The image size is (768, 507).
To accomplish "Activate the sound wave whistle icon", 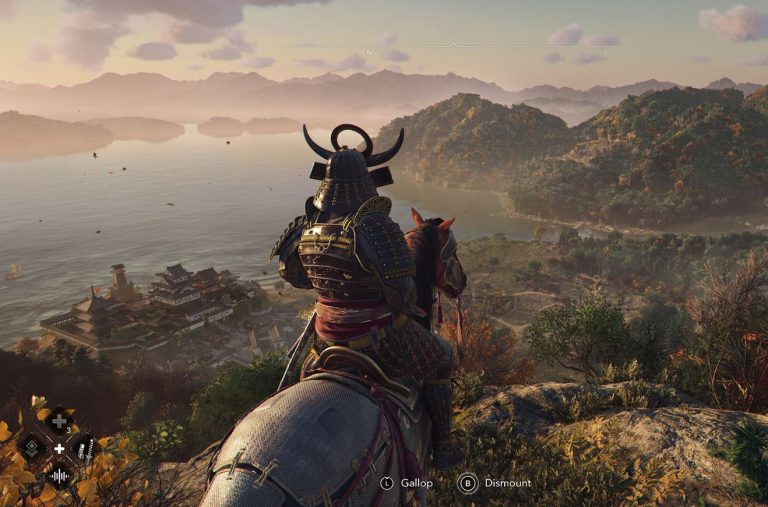I will click(x=59, y=475).
